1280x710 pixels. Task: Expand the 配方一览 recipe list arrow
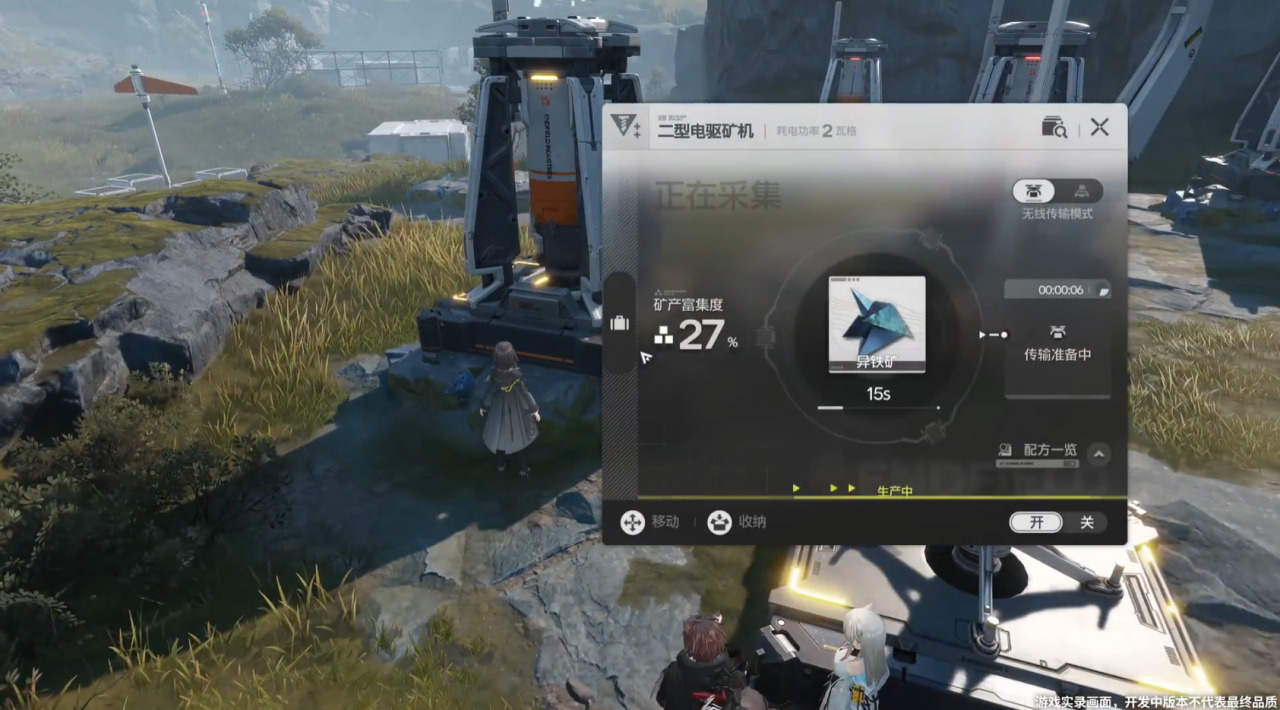point(1098,454)
